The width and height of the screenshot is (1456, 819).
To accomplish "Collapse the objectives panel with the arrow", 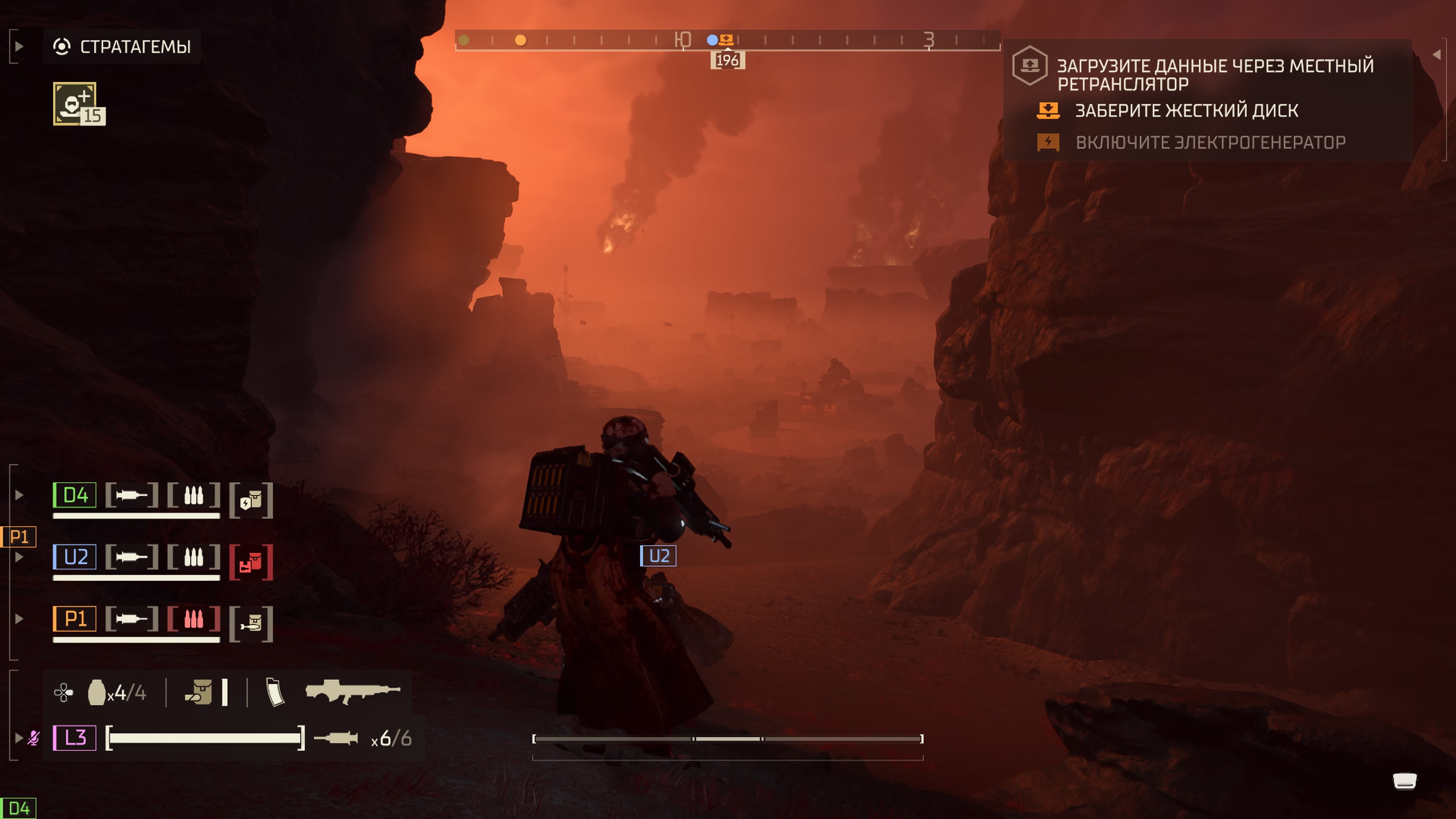I will point(1436,54).
